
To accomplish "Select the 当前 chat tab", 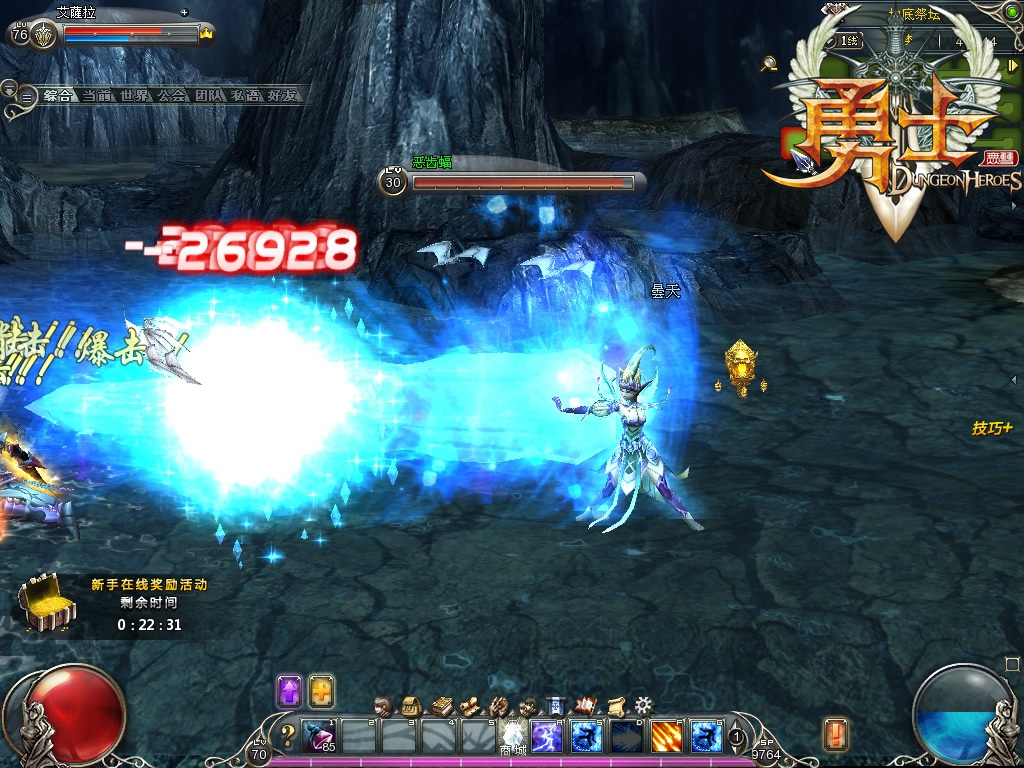I will (97, 96).
